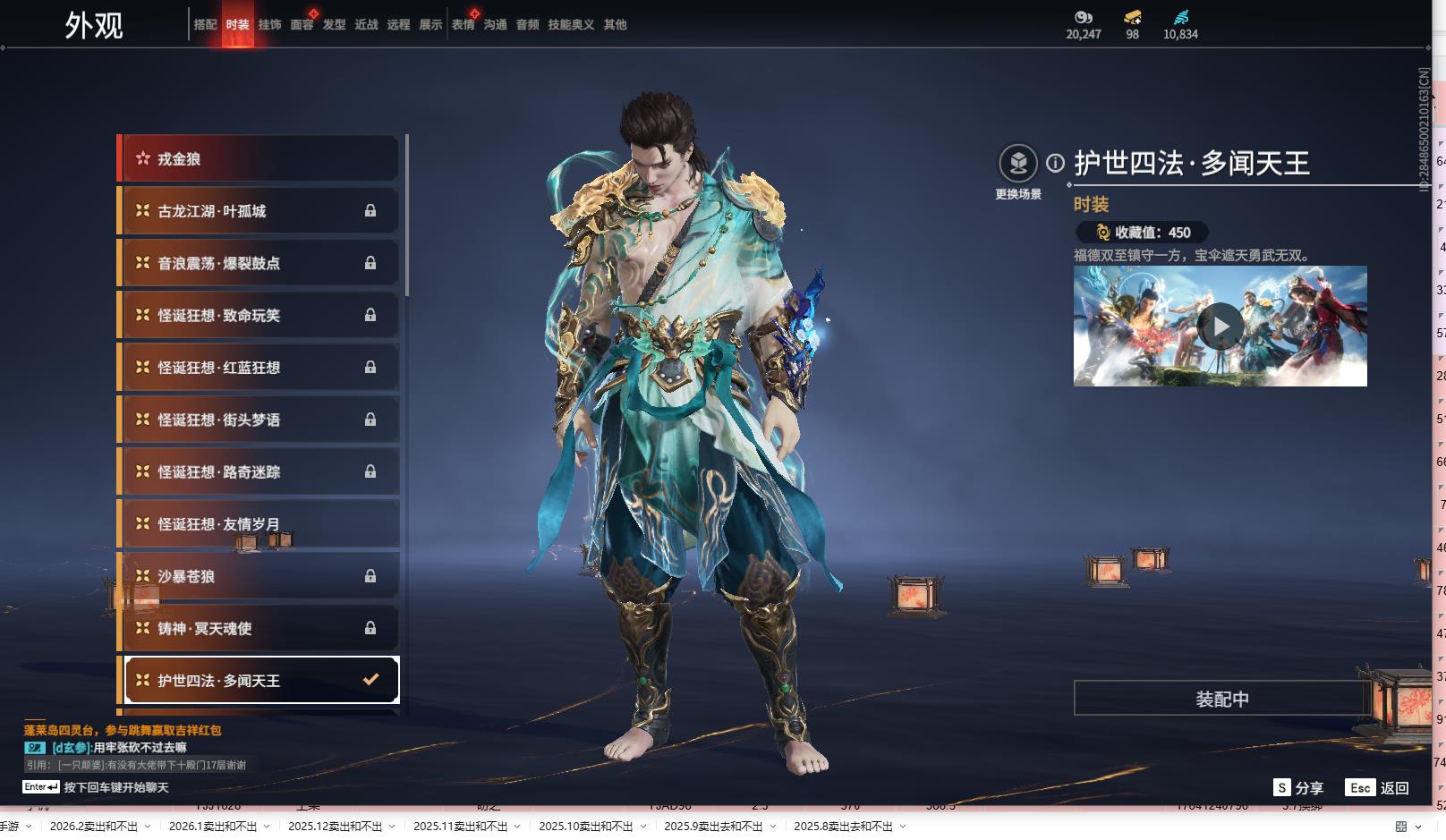This screenshot has height=840, width=1446.
Task: Choose the 沙暴苍狼 outfit entry
Action: tap(259, 576)
